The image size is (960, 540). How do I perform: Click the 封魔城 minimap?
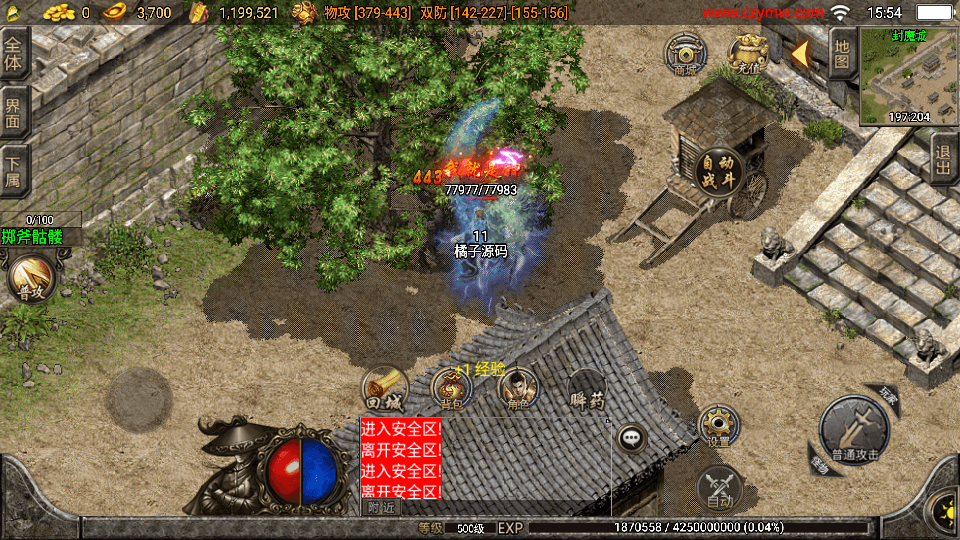(x=908, y=77)
